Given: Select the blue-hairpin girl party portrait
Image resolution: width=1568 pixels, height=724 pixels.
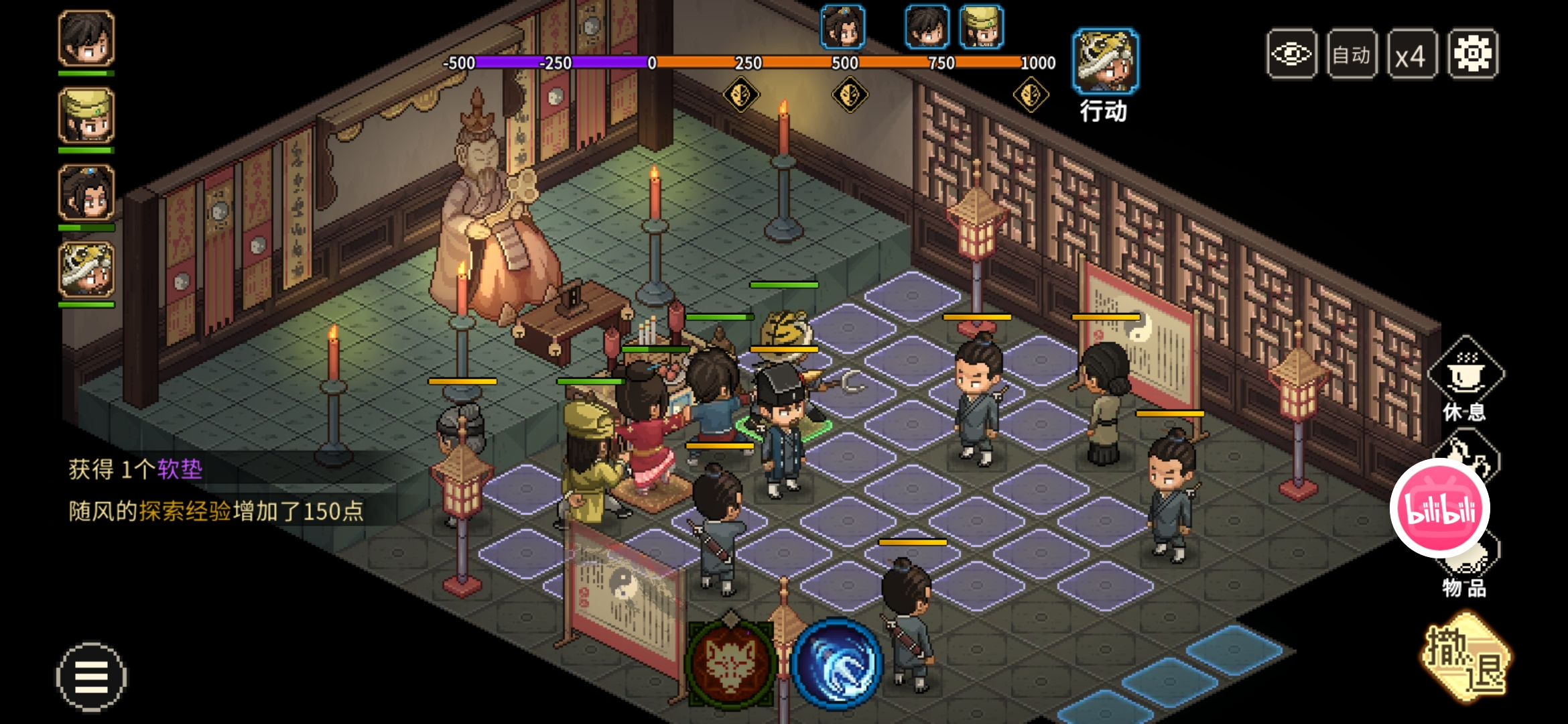Looking at the screenshot, I should point(86,193).
